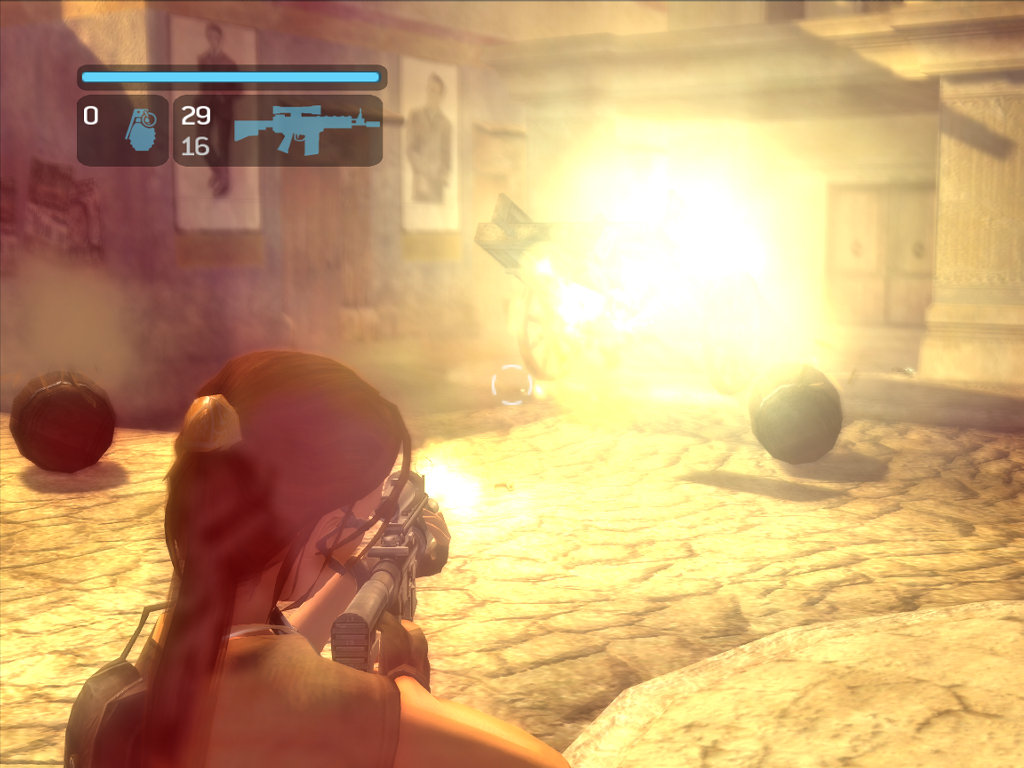Select the grenade icon in the HUD

coord(142,131)
